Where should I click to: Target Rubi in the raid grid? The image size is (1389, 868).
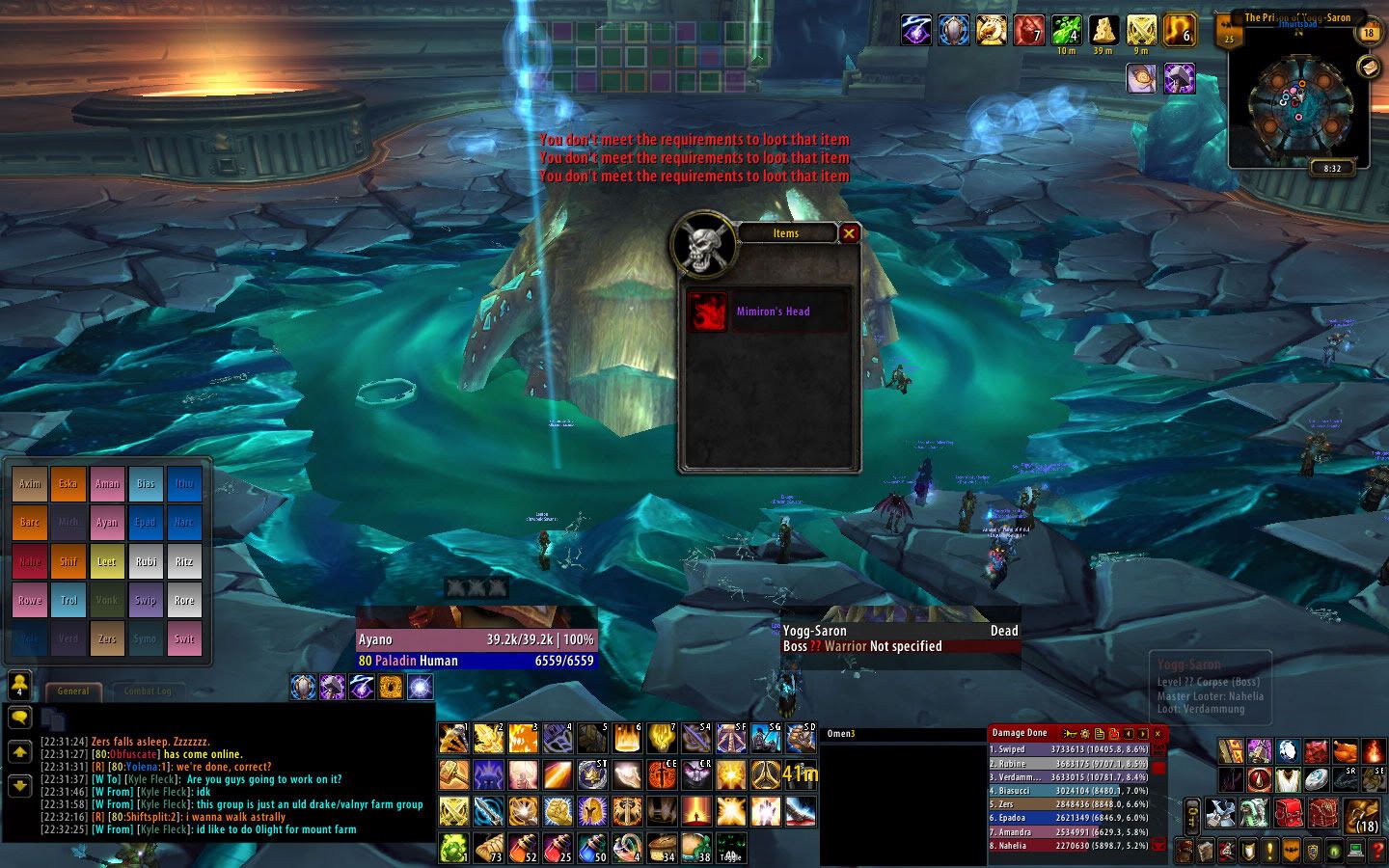146,561
